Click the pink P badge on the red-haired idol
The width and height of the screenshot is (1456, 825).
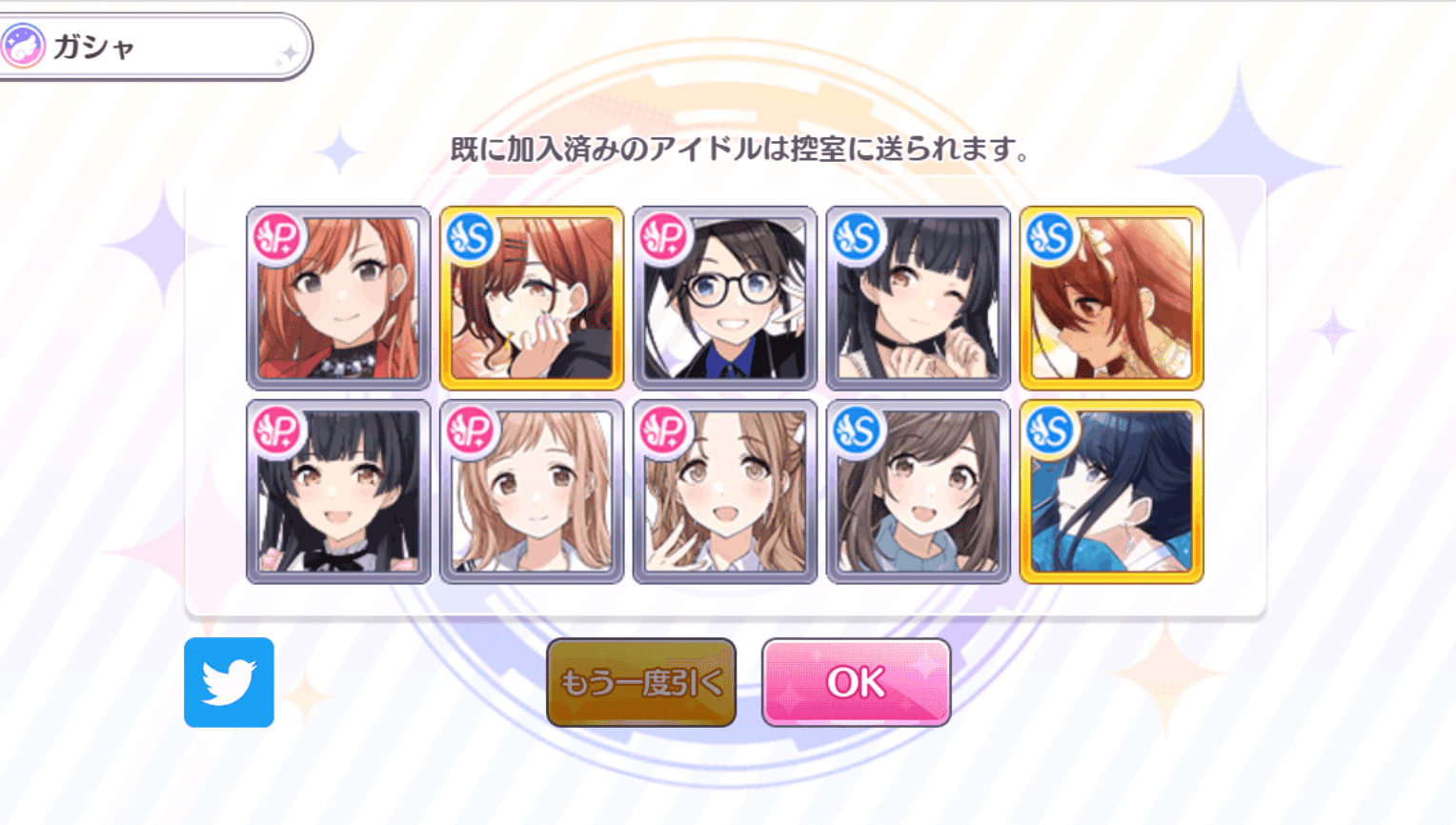278,238
